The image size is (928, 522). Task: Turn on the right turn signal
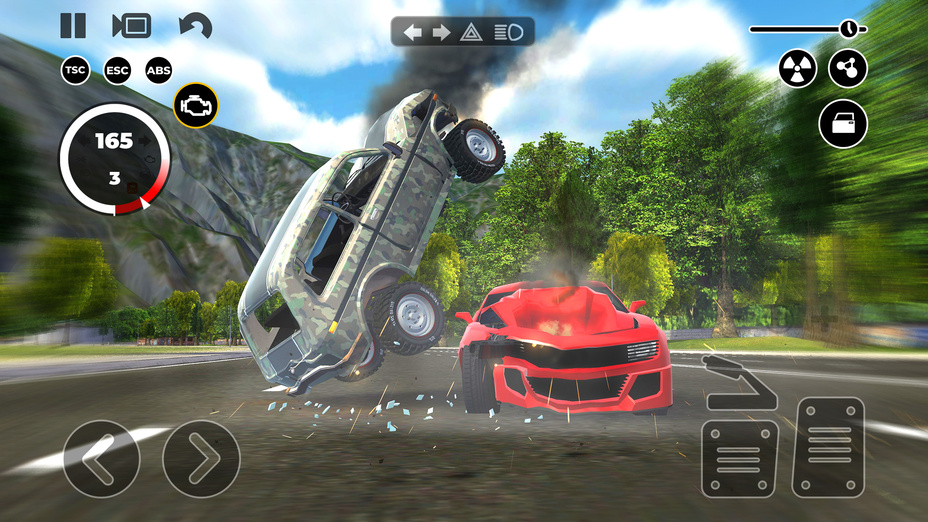[441, 32]
